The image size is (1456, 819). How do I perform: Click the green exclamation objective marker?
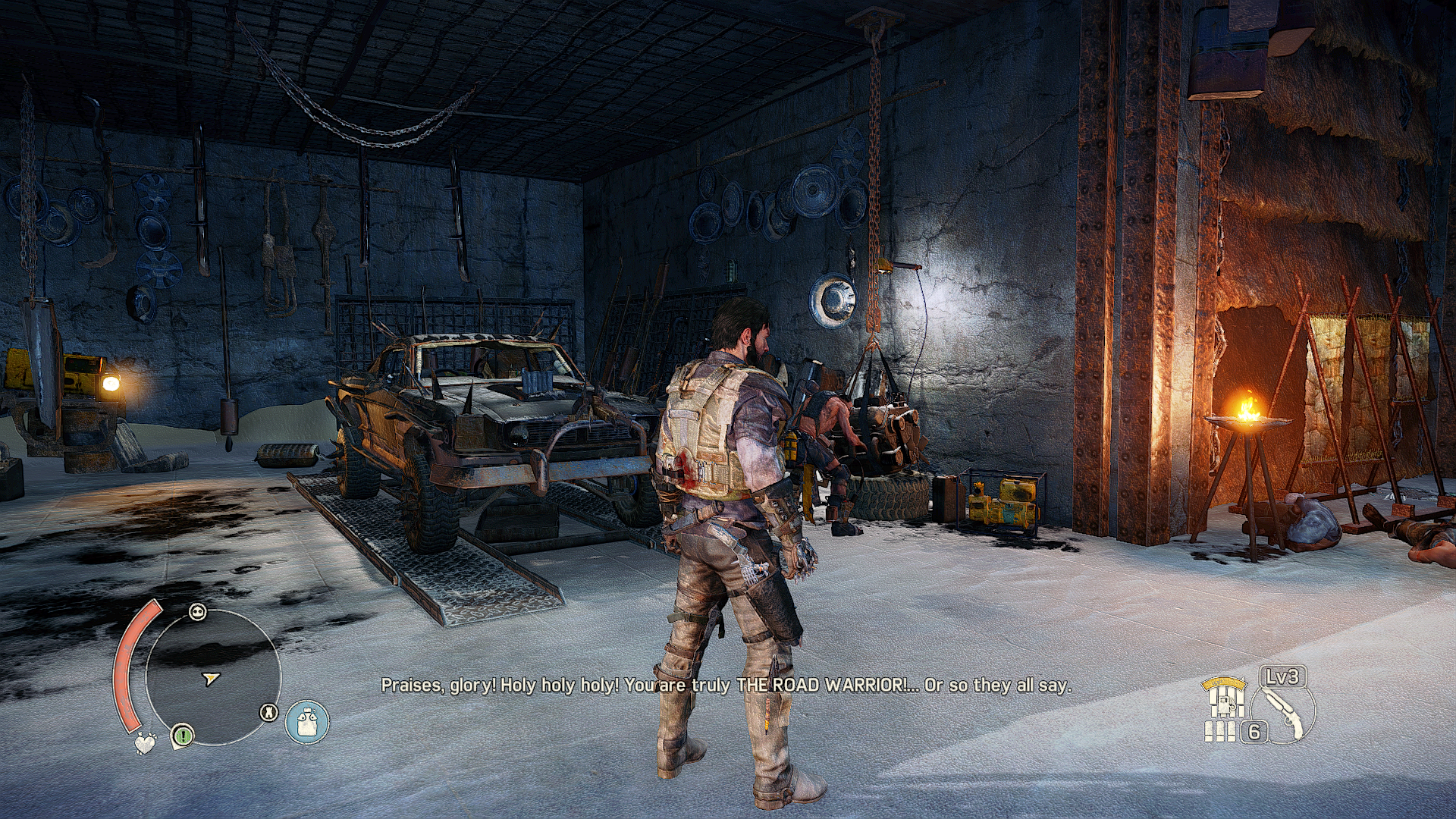182,735
